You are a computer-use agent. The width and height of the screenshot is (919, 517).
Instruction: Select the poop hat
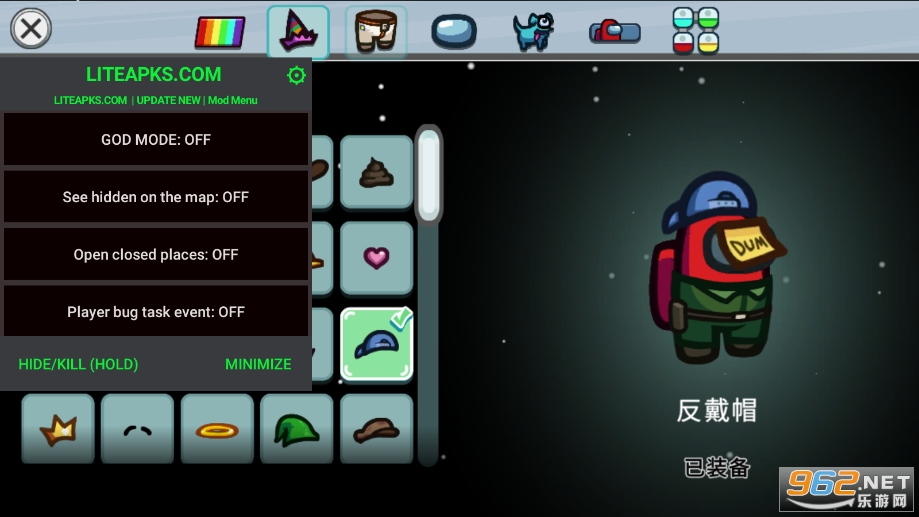(376, 172)
